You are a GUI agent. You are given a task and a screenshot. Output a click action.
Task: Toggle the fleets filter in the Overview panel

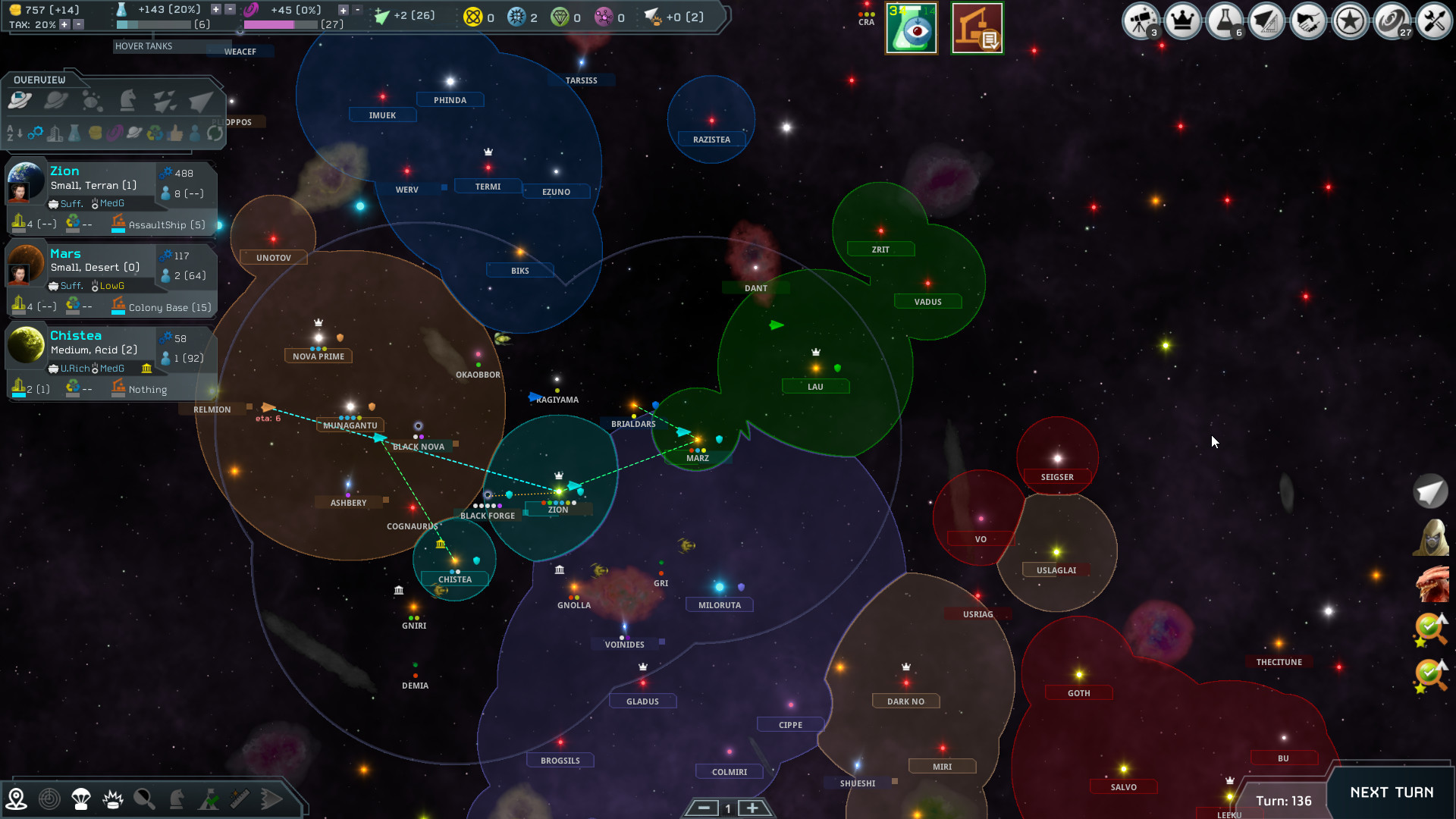coord(165,101)
